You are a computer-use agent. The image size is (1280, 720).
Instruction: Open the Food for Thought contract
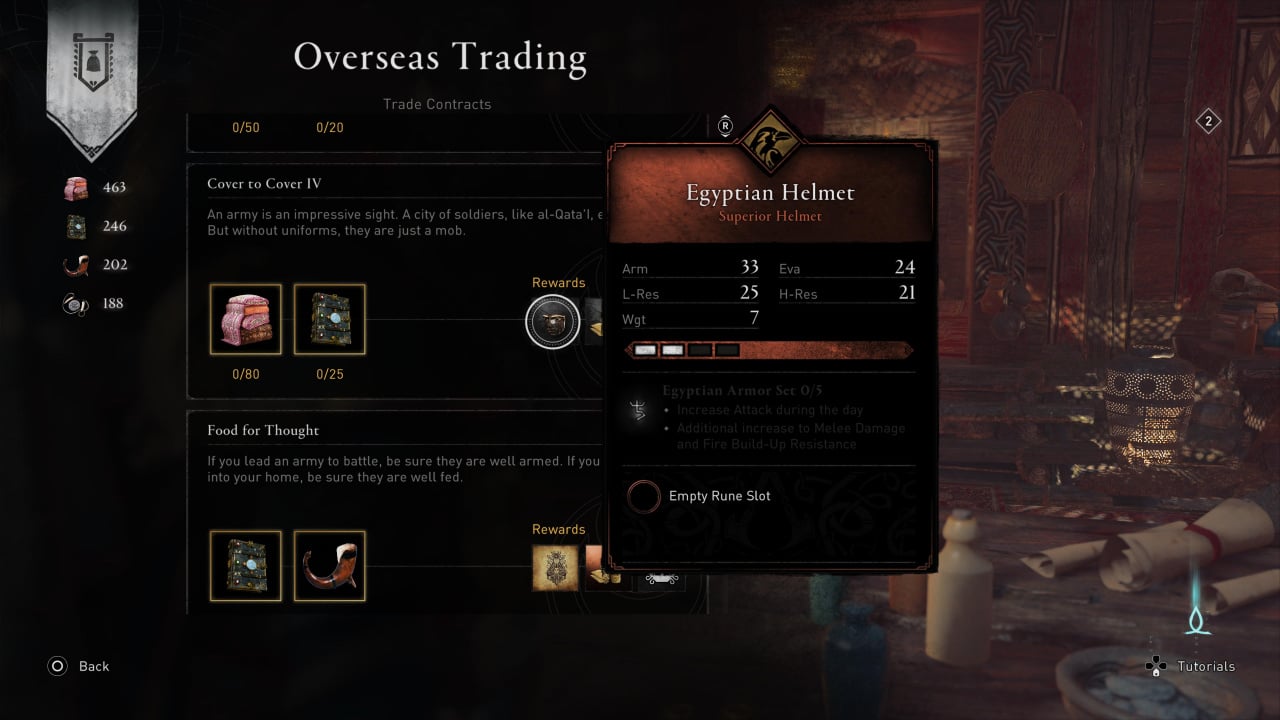(263, 431)
